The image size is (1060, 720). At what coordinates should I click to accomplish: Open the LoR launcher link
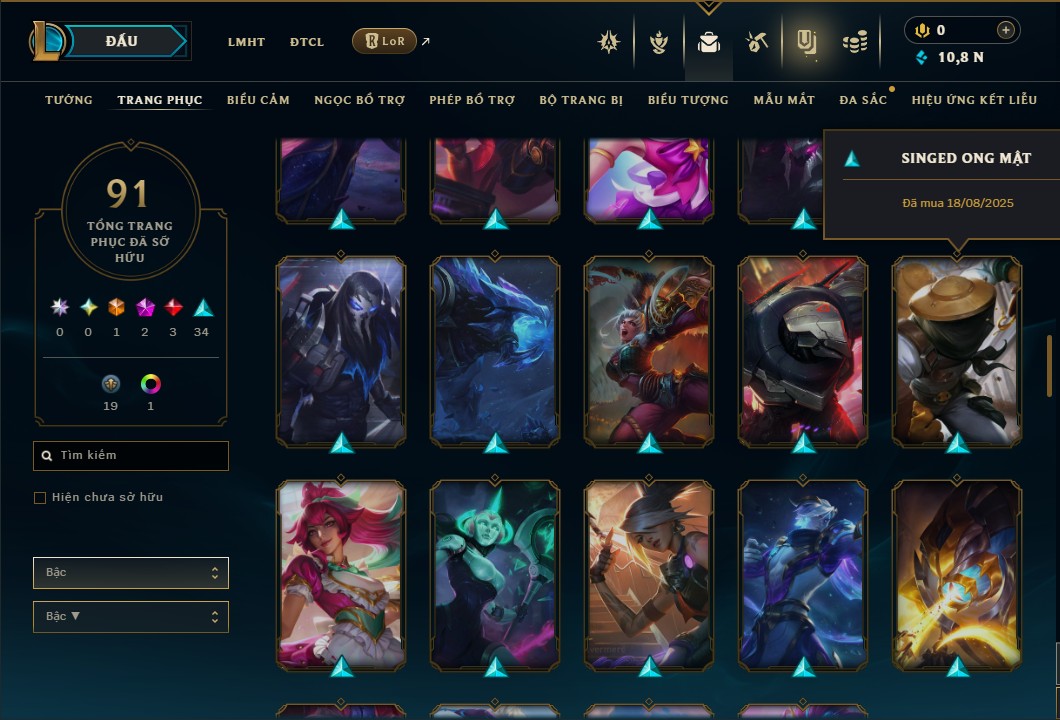click(385, 41)
